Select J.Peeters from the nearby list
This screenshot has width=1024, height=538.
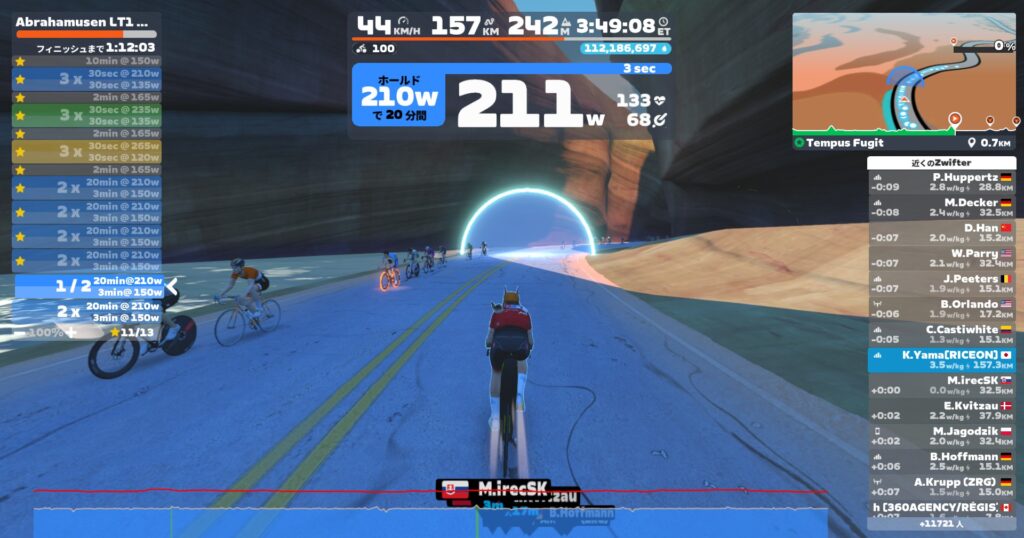click(941, 283)
